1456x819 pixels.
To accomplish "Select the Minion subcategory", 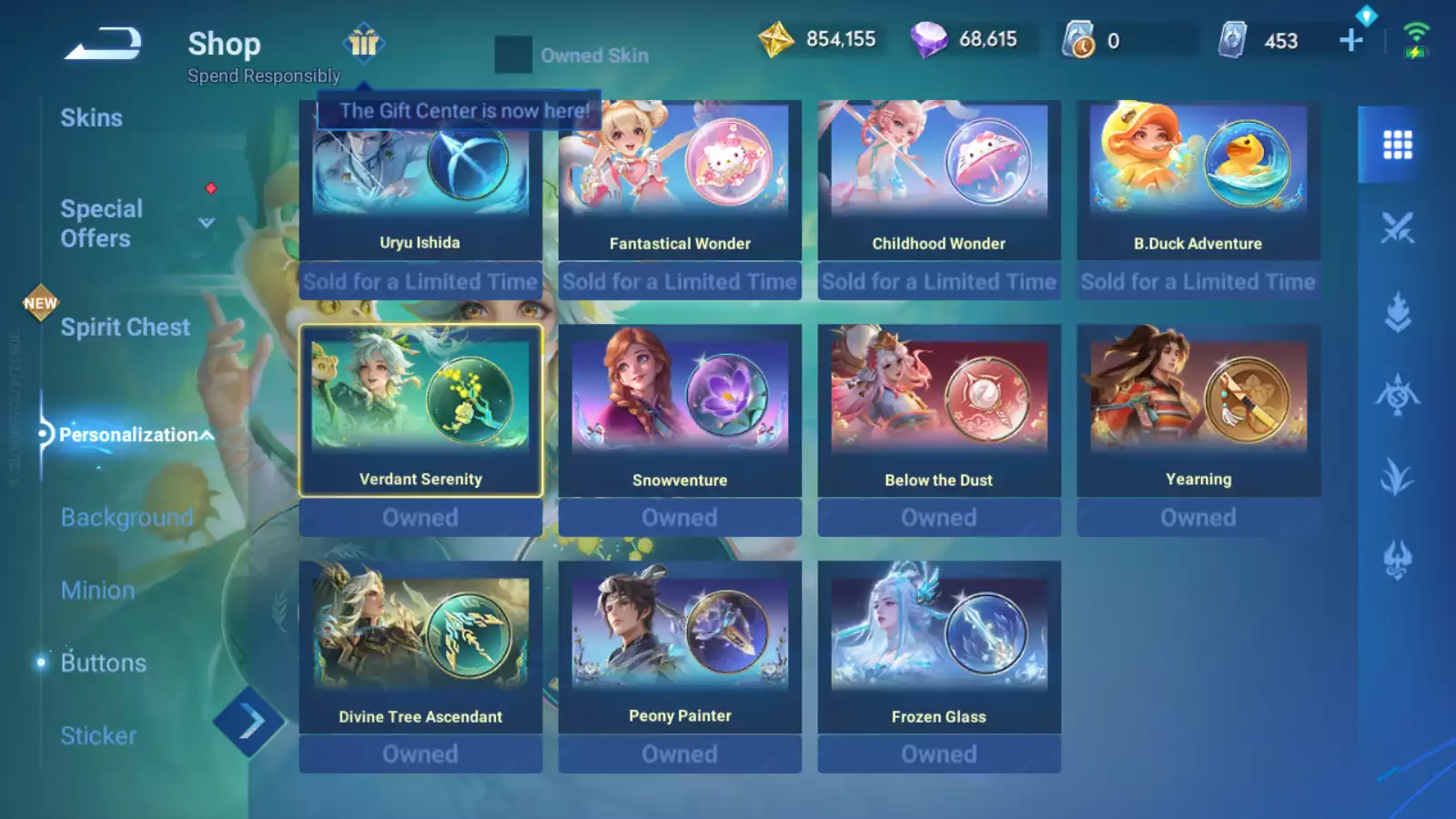I will (x=98, y=591).
